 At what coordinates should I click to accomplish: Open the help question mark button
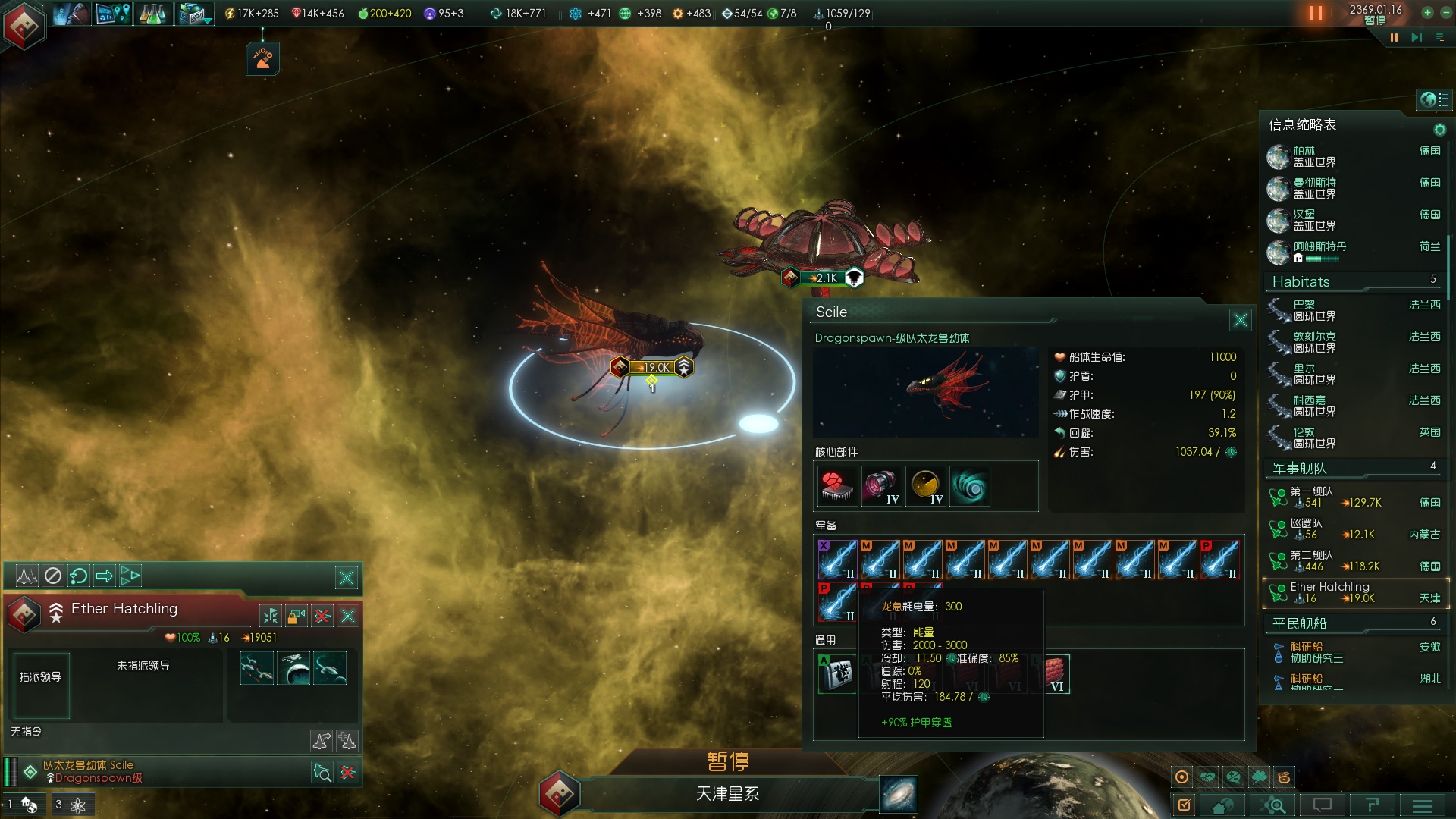(1372, 805)
